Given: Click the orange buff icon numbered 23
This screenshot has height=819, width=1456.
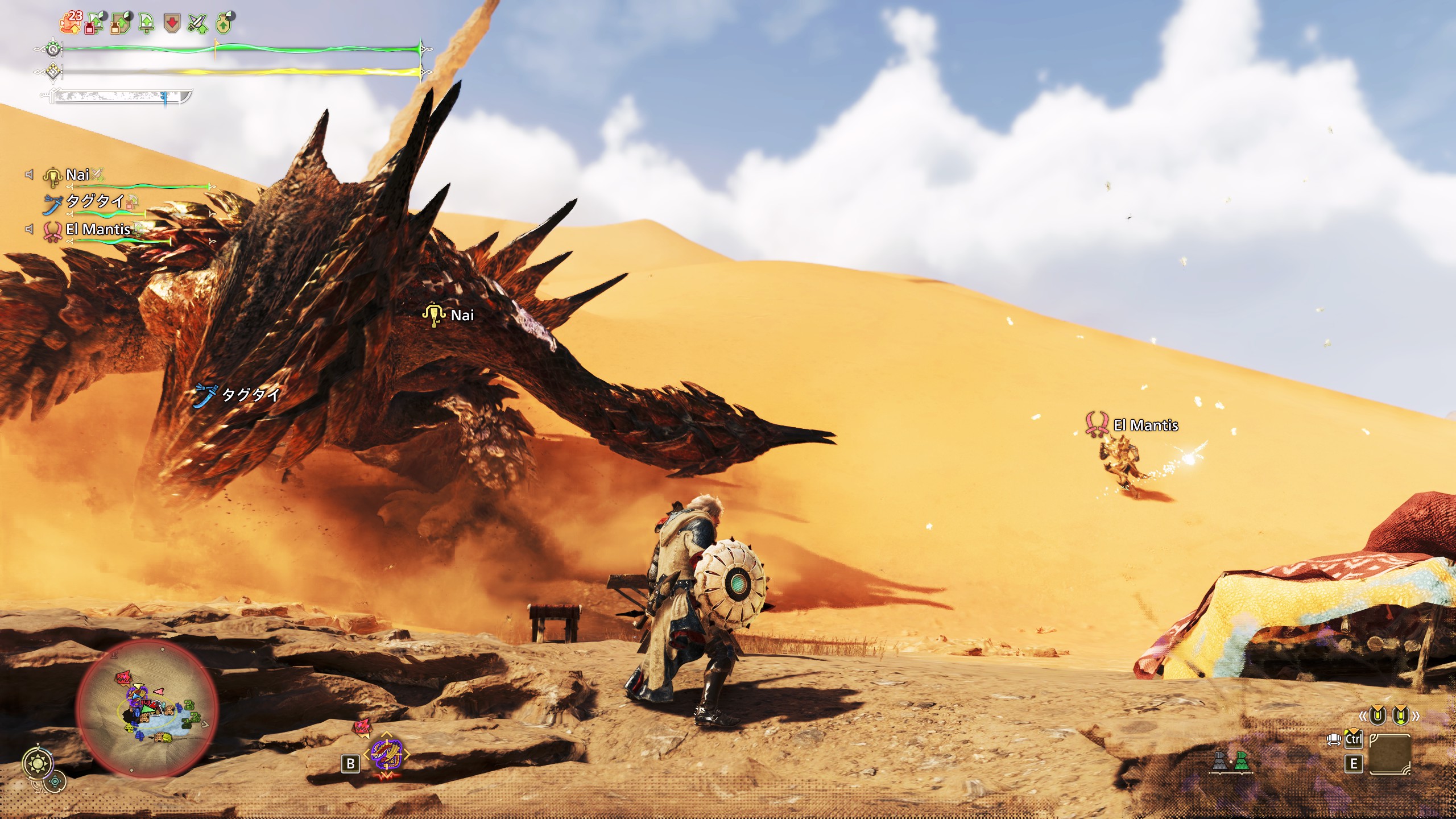Looking at the screenshot, I should (71, 23).
